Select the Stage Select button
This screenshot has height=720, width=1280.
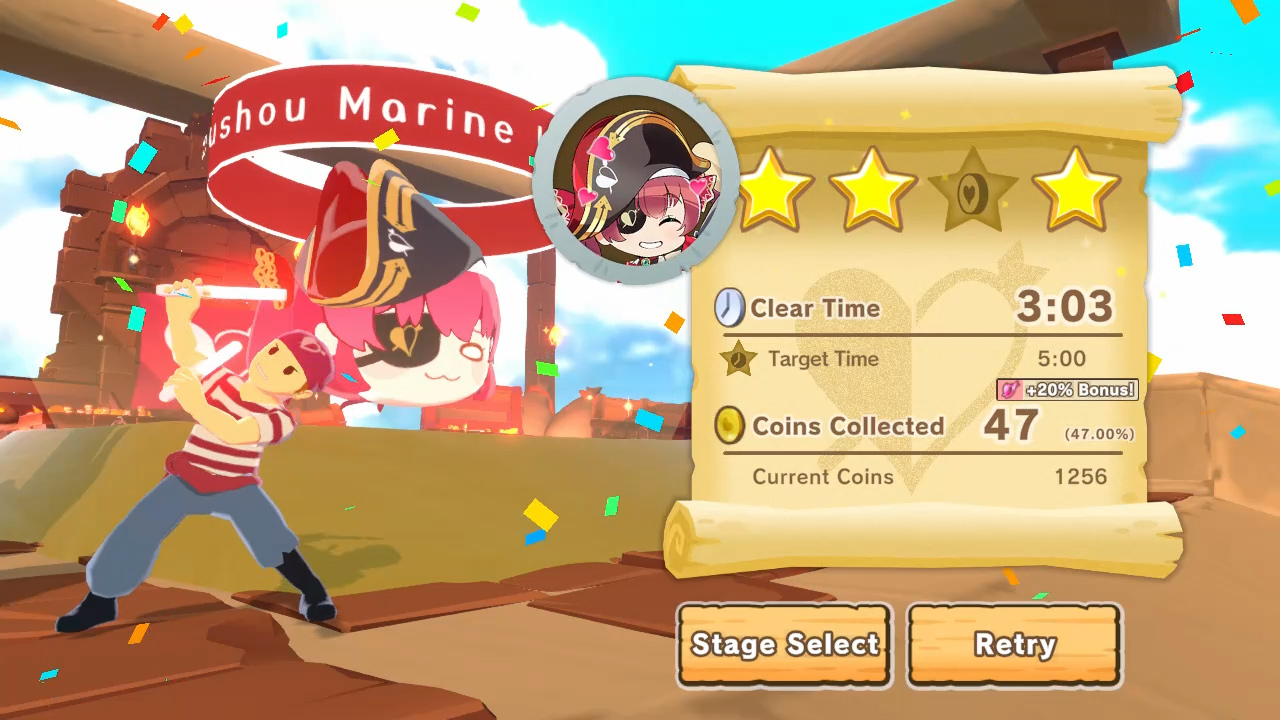coord(783,645)
